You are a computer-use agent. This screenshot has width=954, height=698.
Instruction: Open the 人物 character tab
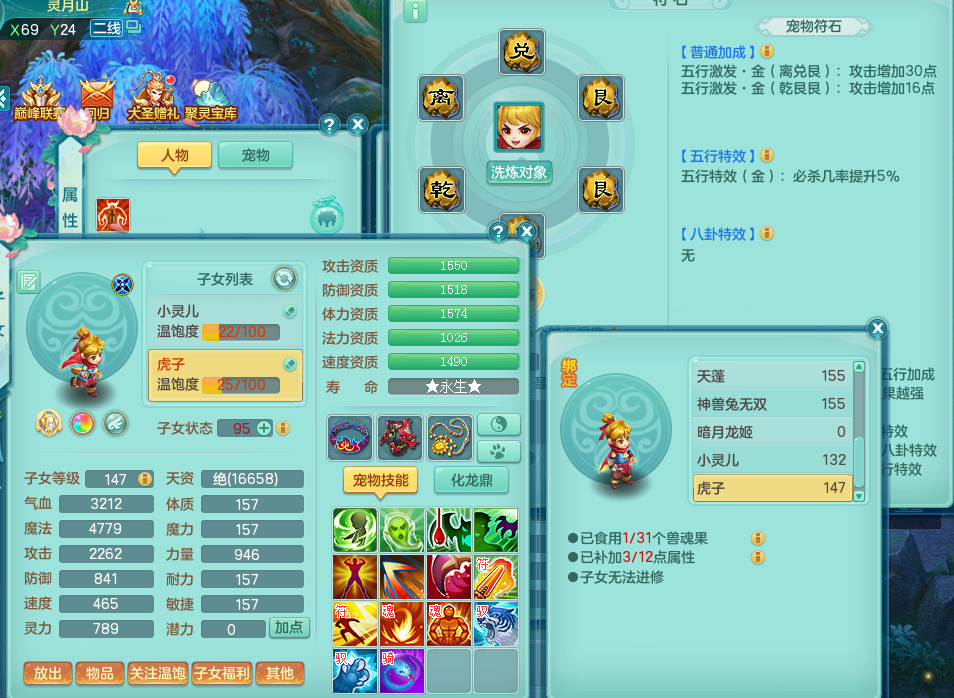[x=175, y=155]
